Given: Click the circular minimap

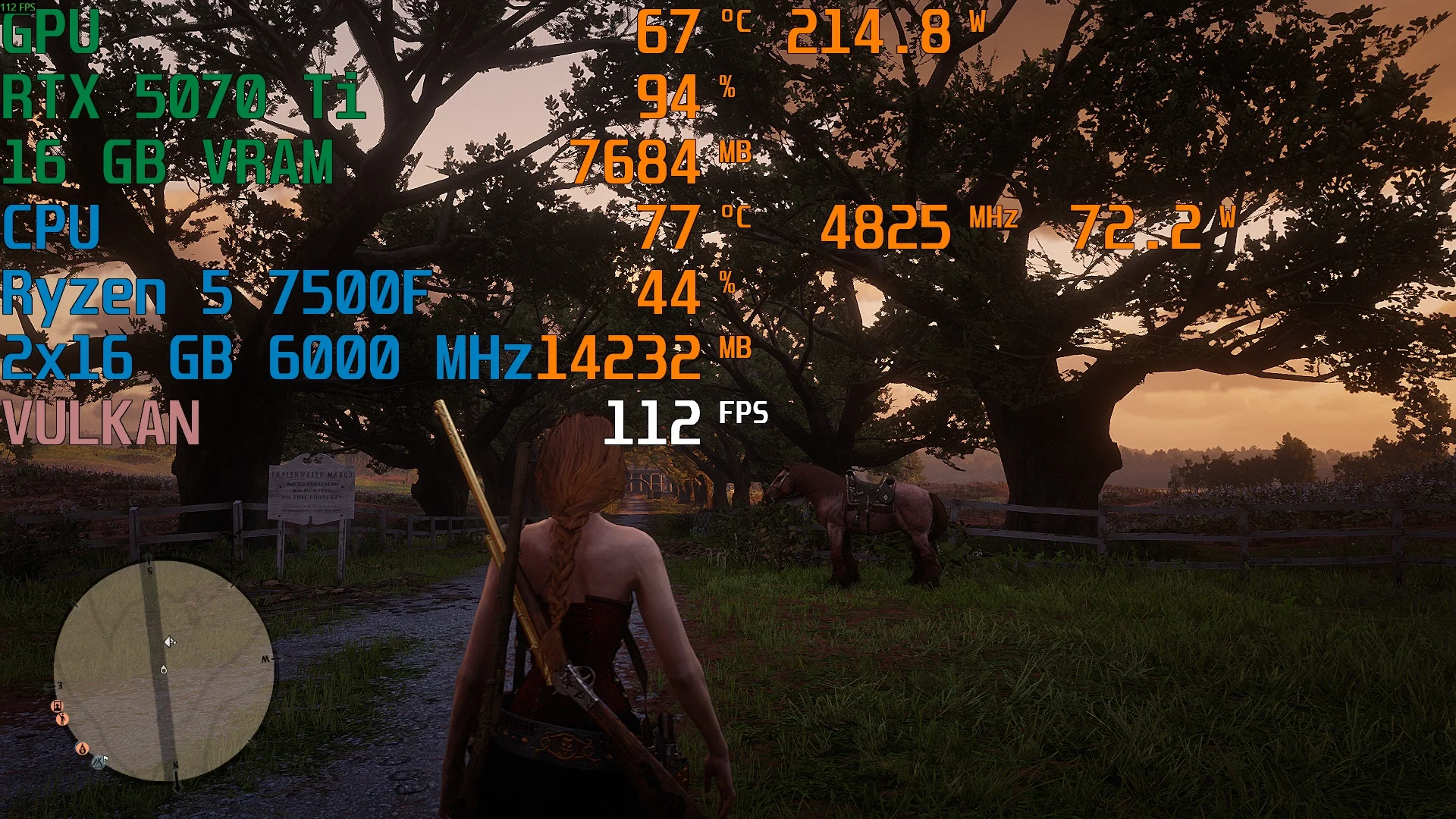Looking at the screenshot, I should (163, 671).
